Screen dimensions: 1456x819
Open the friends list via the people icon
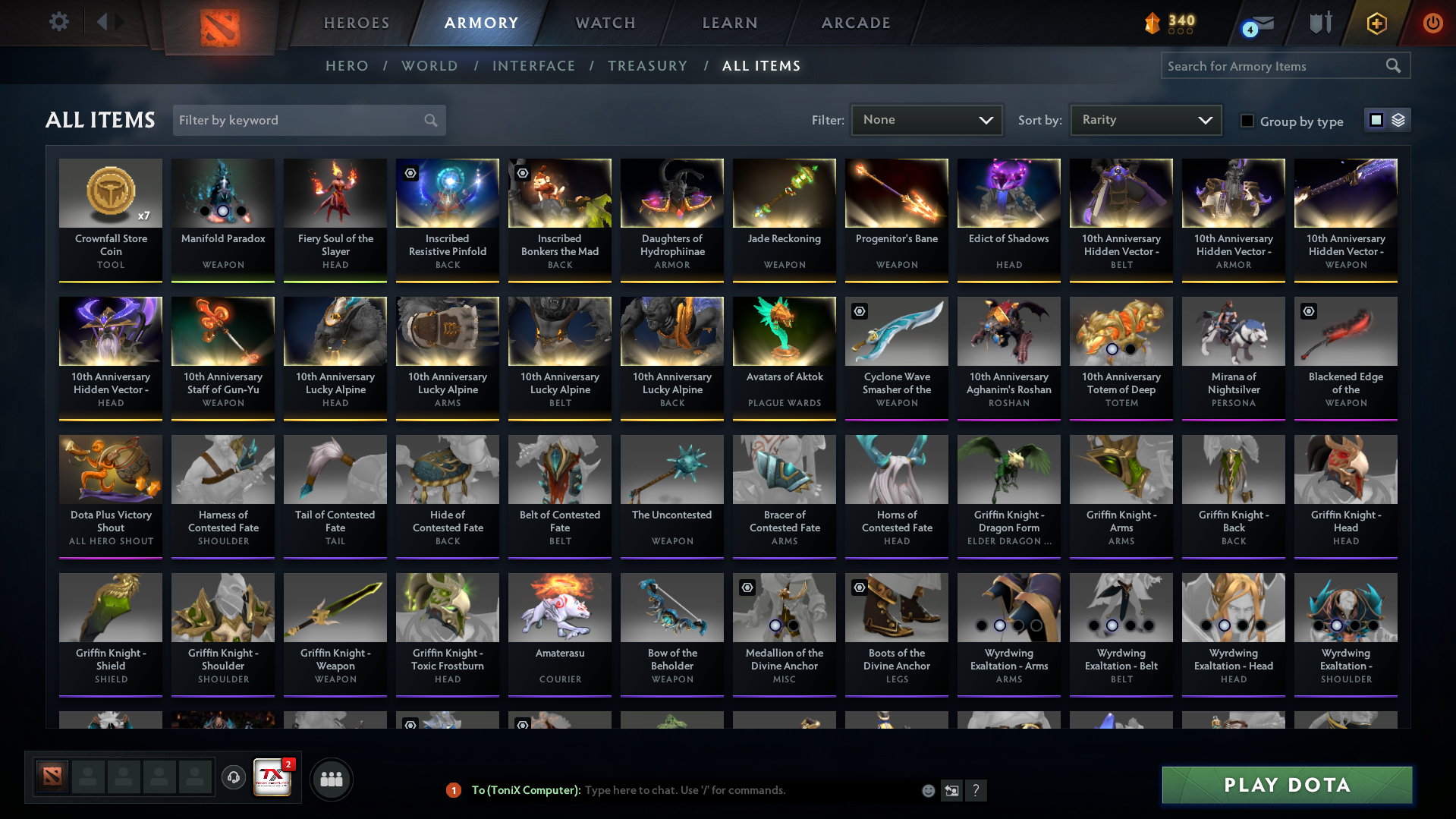tap(331, 778)
